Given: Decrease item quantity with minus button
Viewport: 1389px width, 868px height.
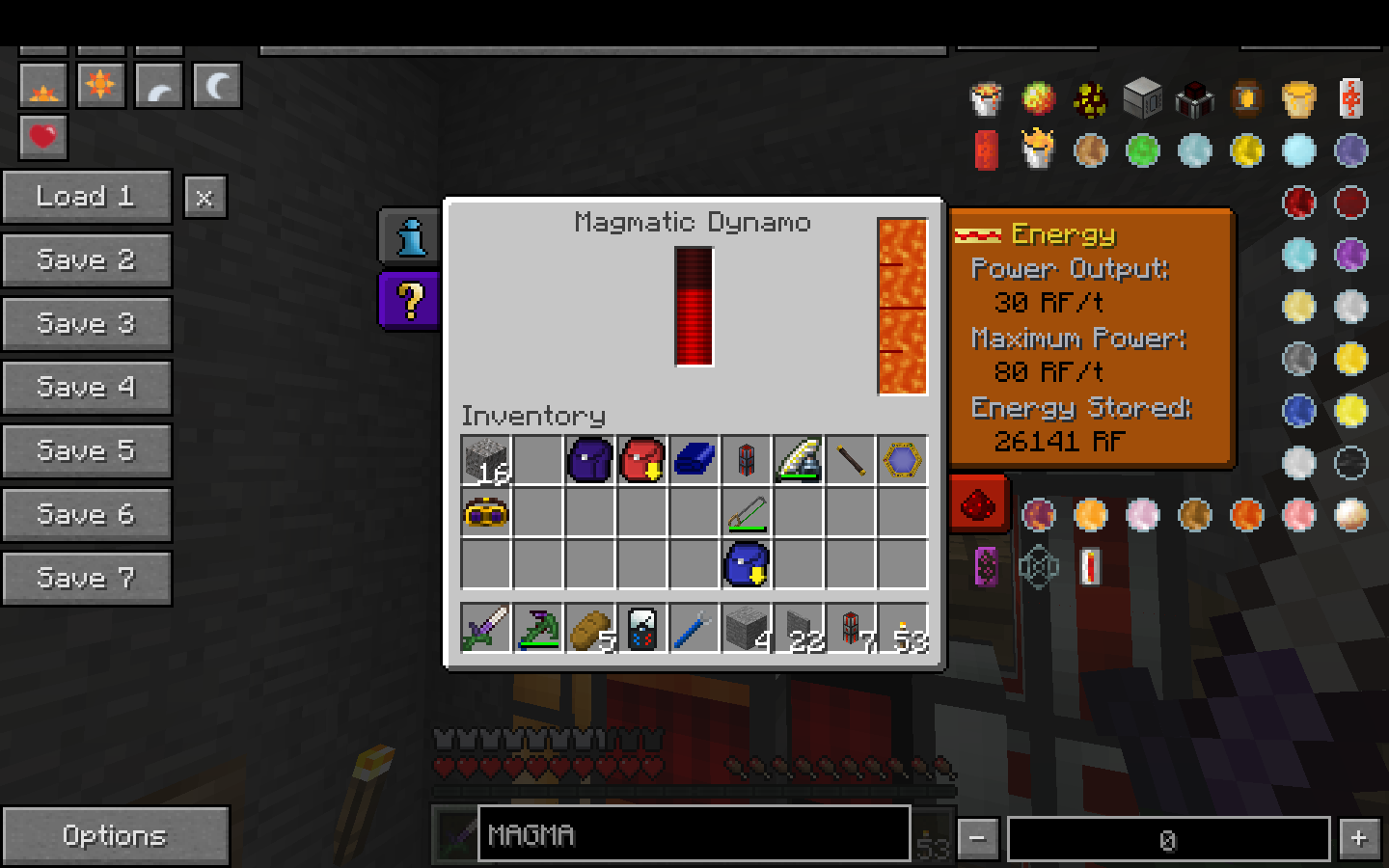Looking at the screenshot, I should tap(978, 838).
